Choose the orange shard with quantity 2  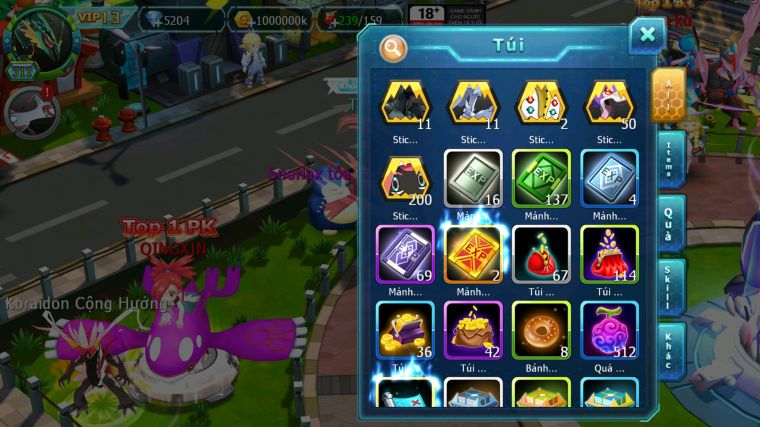[473, 254]
